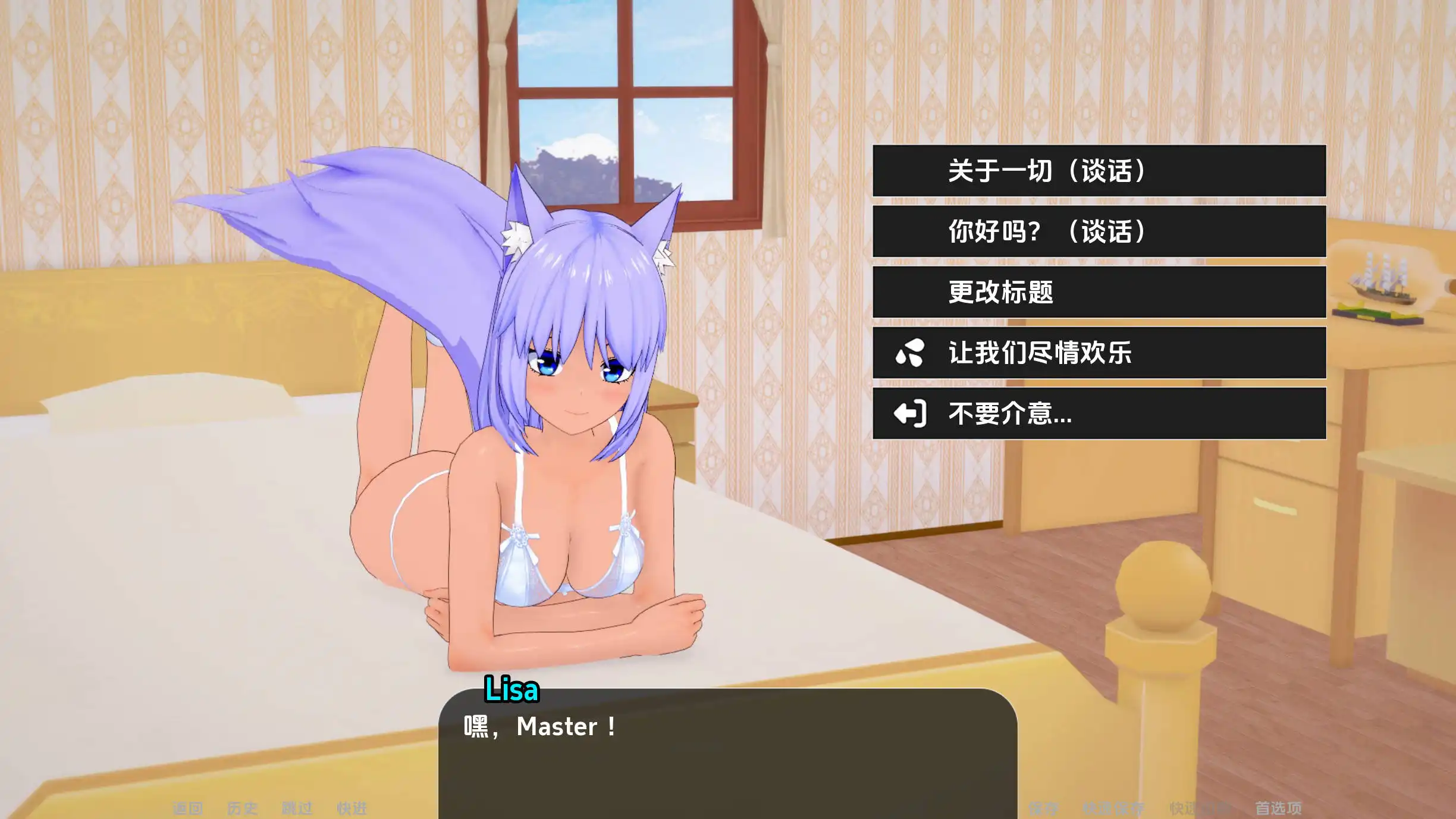
Task: Click 返回 to go back
Action: click(x=187, y=808)
